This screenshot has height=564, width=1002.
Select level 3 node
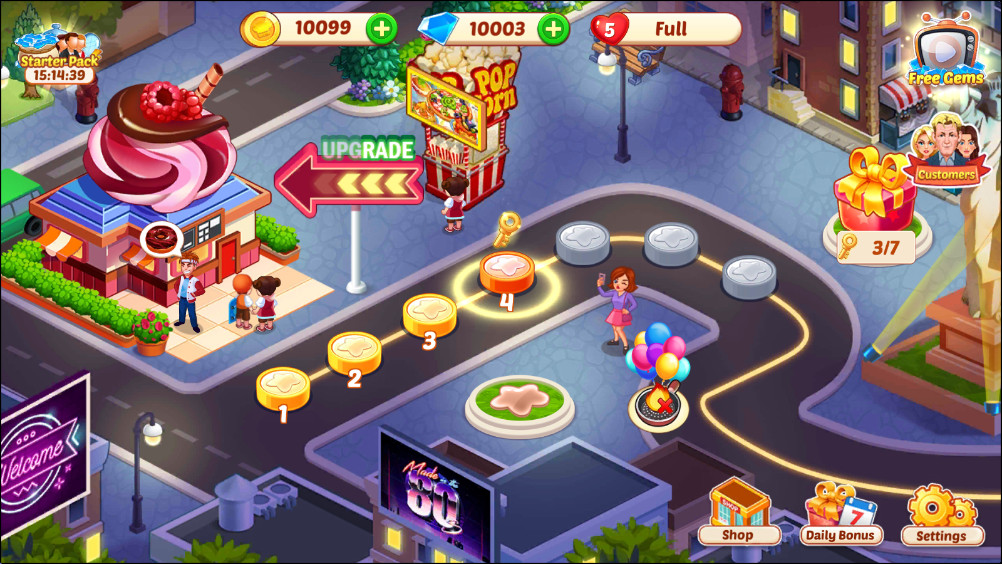(429, 314)
